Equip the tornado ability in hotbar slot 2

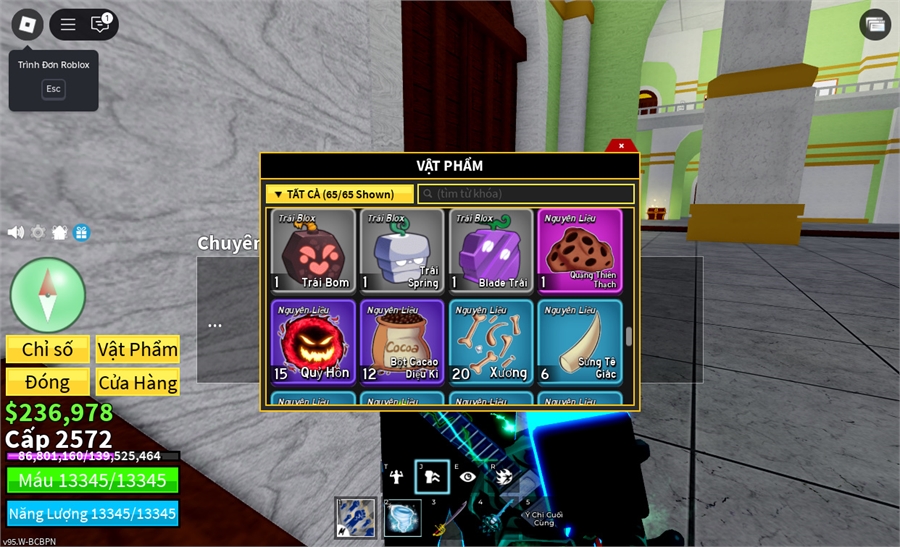click(403, 518)
